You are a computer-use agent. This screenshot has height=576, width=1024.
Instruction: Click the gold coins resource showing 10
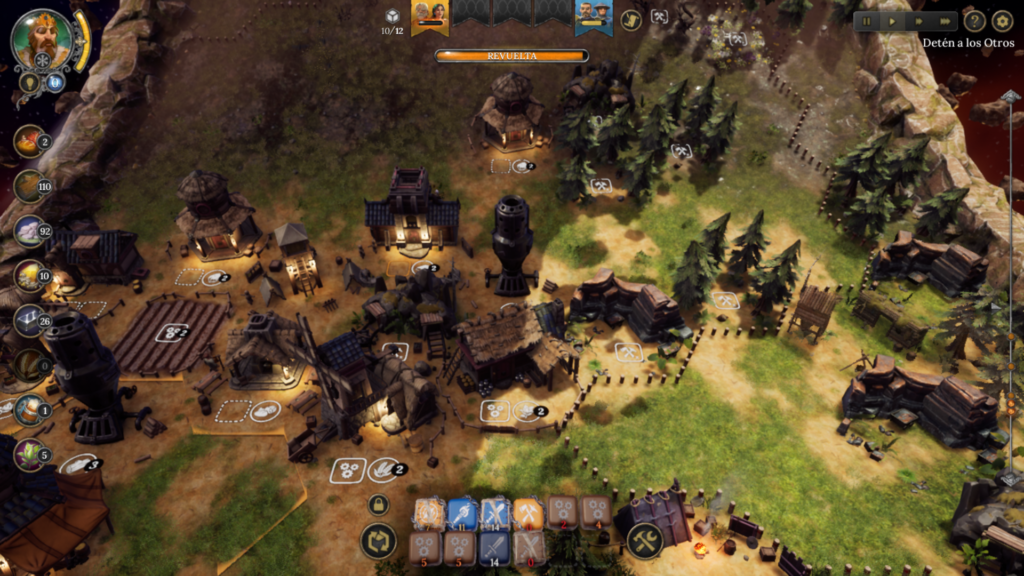pyautogui.click(x=28, y=276)
